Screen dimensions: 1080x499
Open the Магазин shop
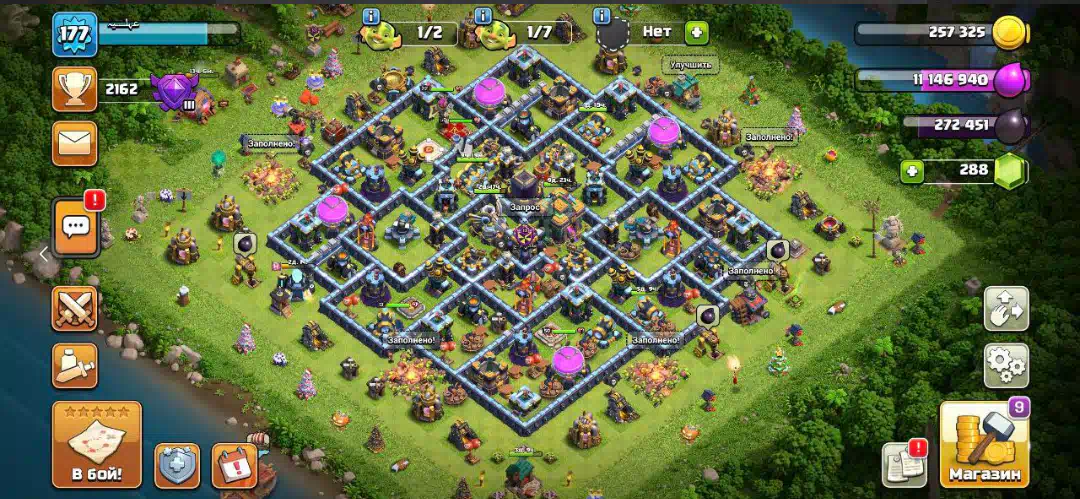(985, 443)
